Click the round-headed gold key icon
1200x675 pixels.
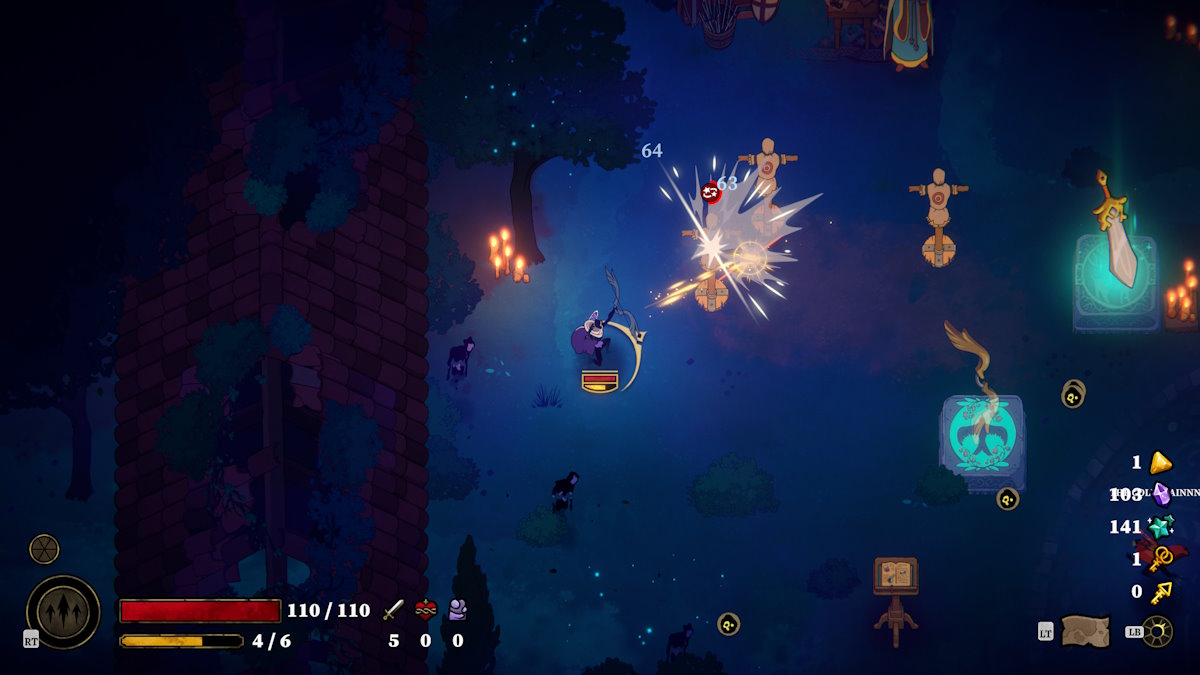1161,559
